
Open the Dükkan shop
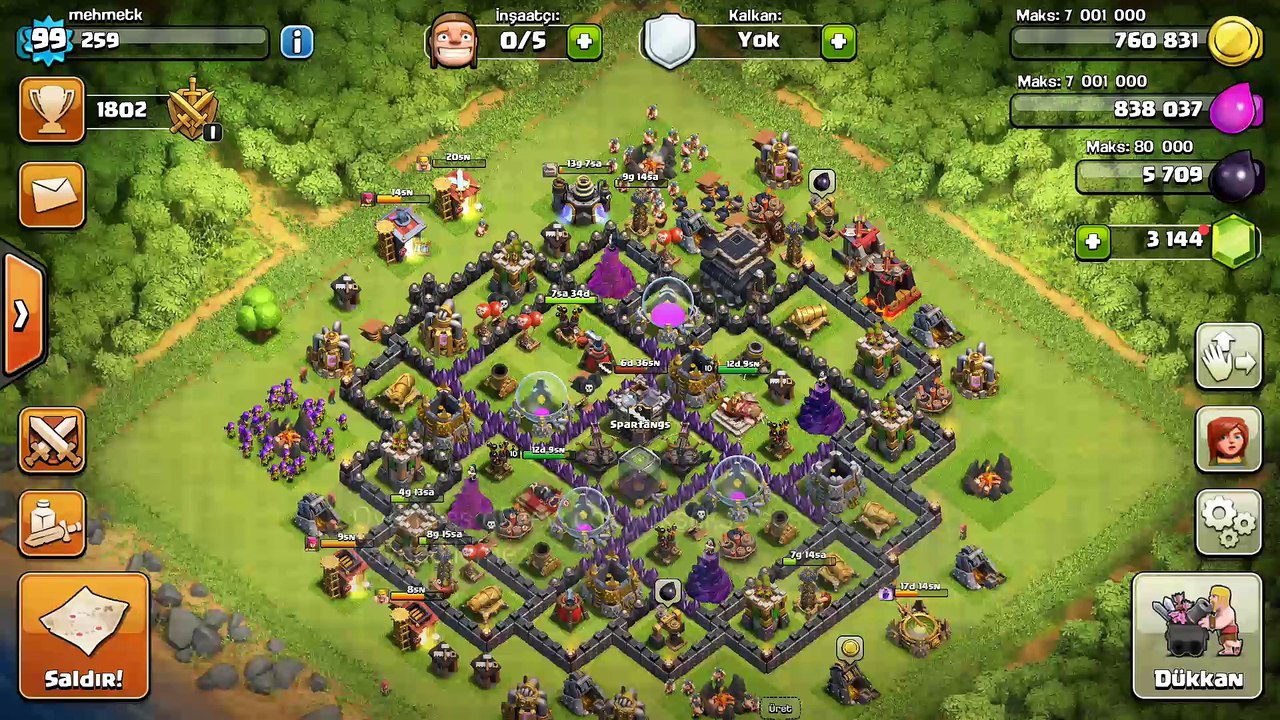(x=1197, y=636)
